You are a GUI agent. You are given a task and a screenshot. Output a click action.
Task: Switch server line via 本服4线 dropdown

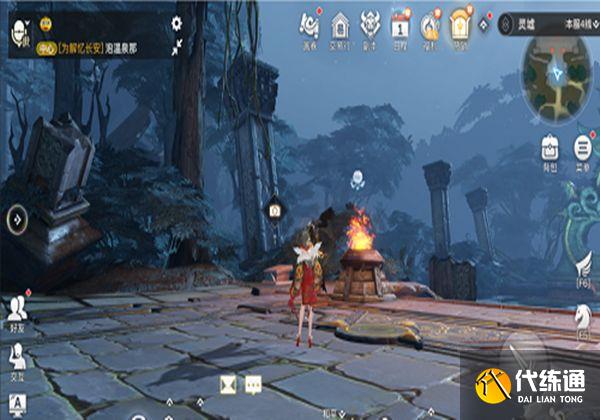pos(579,23)
